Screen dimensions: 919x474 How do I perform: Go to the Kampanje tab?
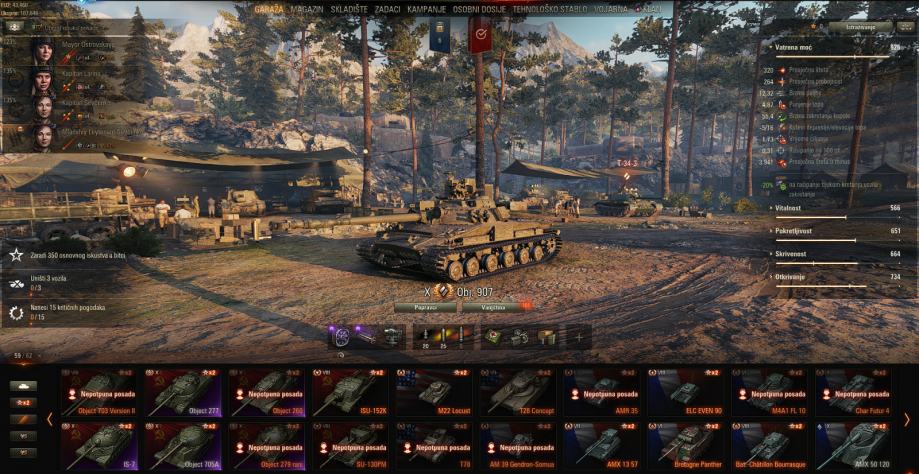(x=426, y=8)
